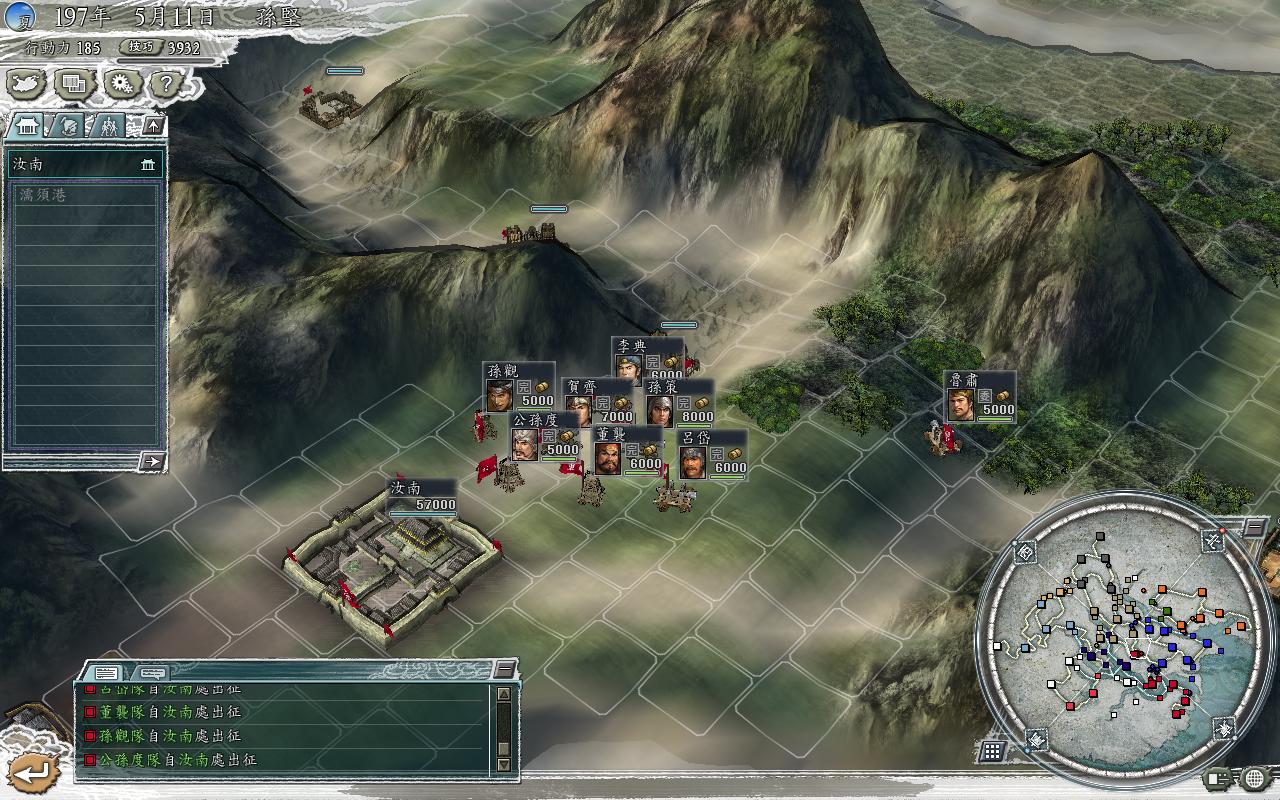The image size is (1280, 800).
Task: Select 魯肅's unit label
Action: tap(980, 396)
